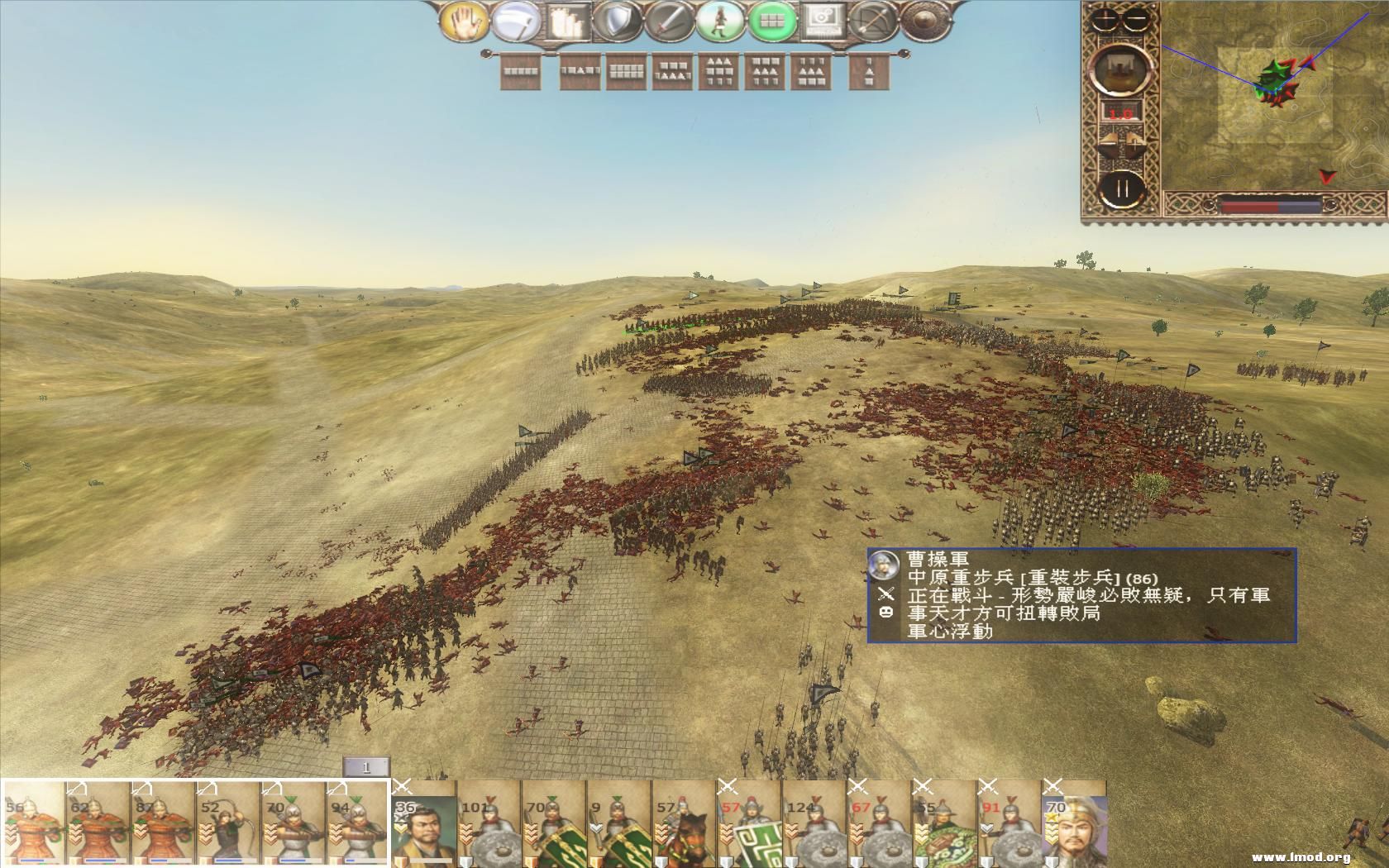Image resolution: width=1389 pixels, height=868 pixels.
Task: Zoom in the minimap with the plus button
Action: pyautogui.click(x=1105, y=18)
